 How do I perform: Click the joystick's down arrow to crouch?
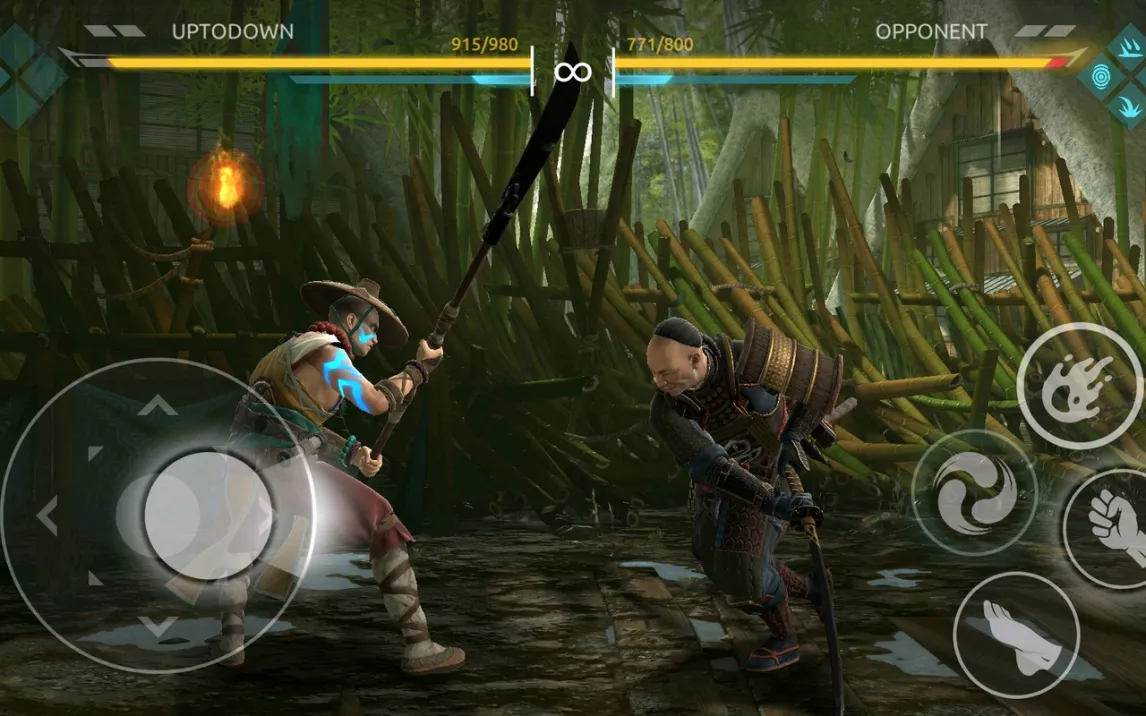(157, 627)
